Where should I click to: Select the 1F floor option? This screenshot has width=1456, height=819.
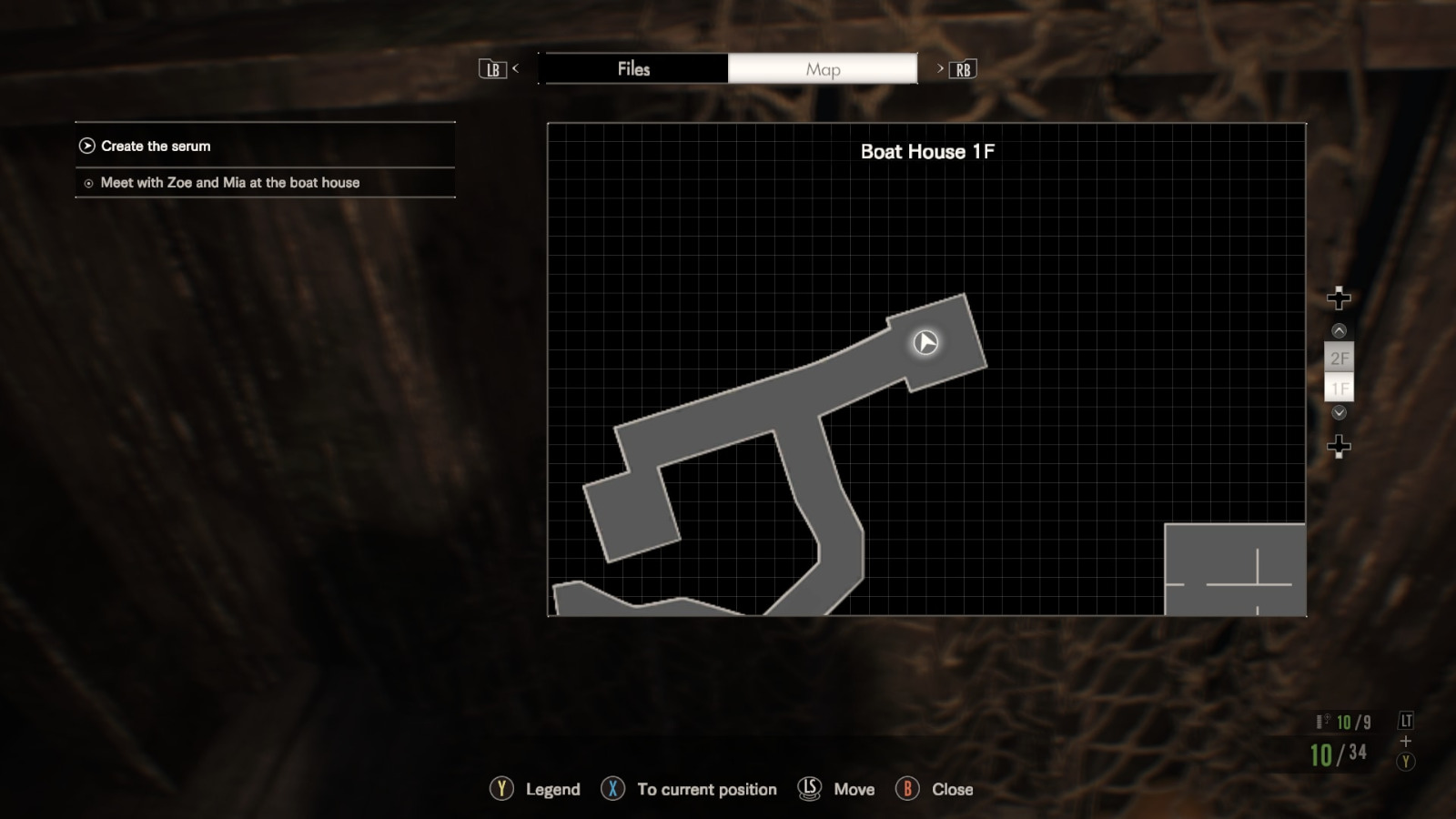point(1338,389)
